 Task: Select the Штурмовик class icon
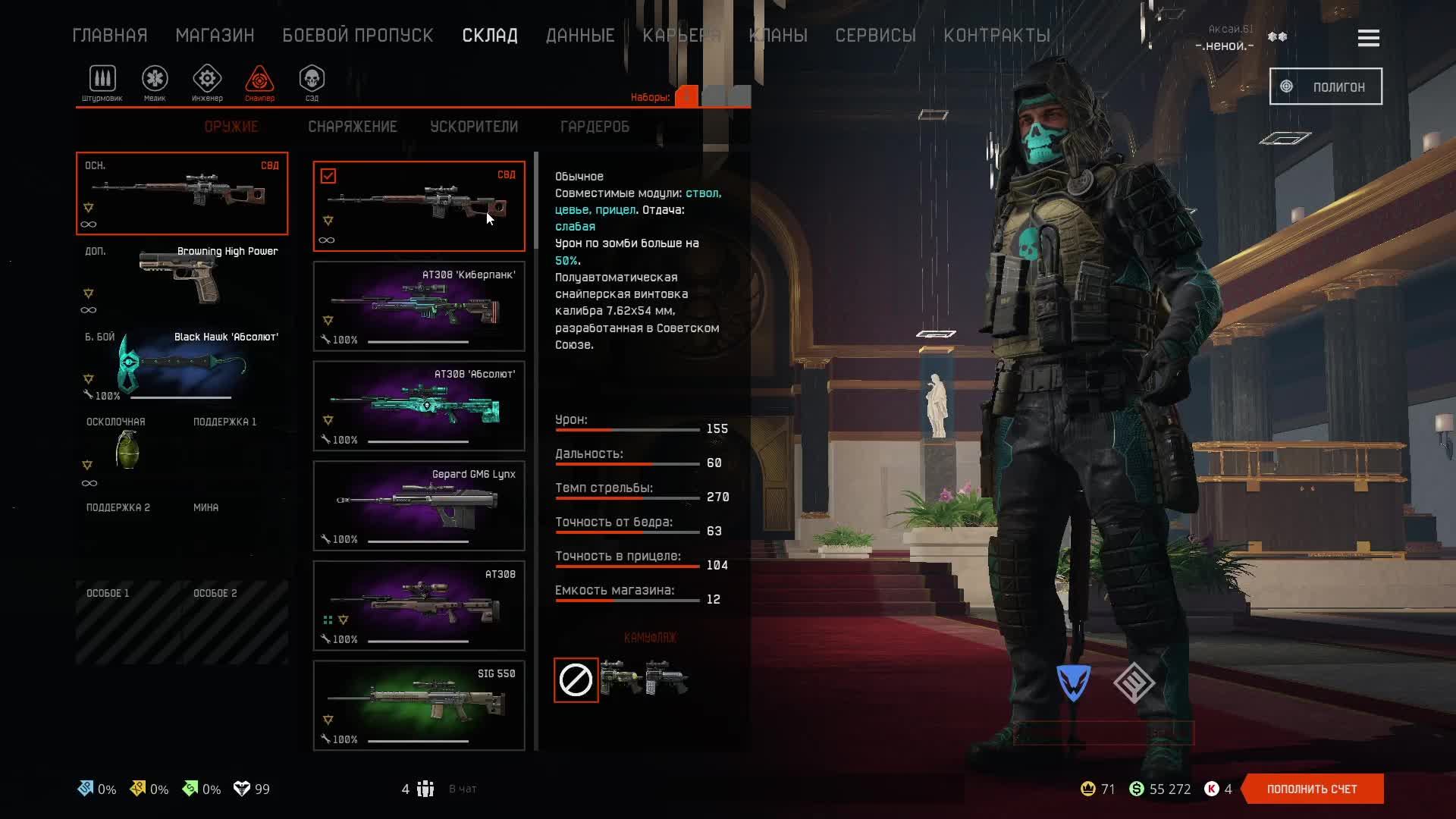tap(102, 80)
